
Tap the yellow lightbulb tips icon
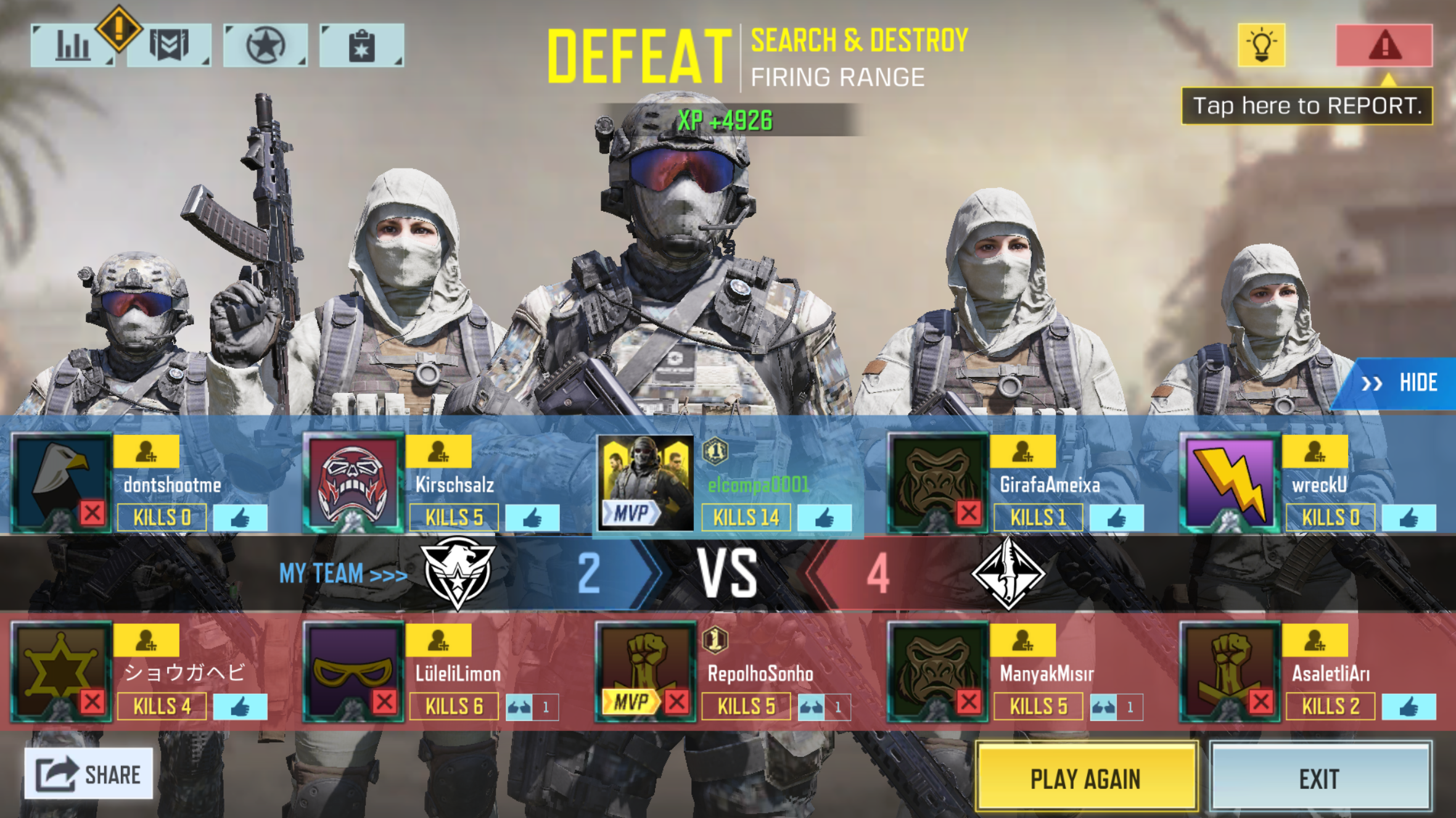click(x=1261, y=45)
